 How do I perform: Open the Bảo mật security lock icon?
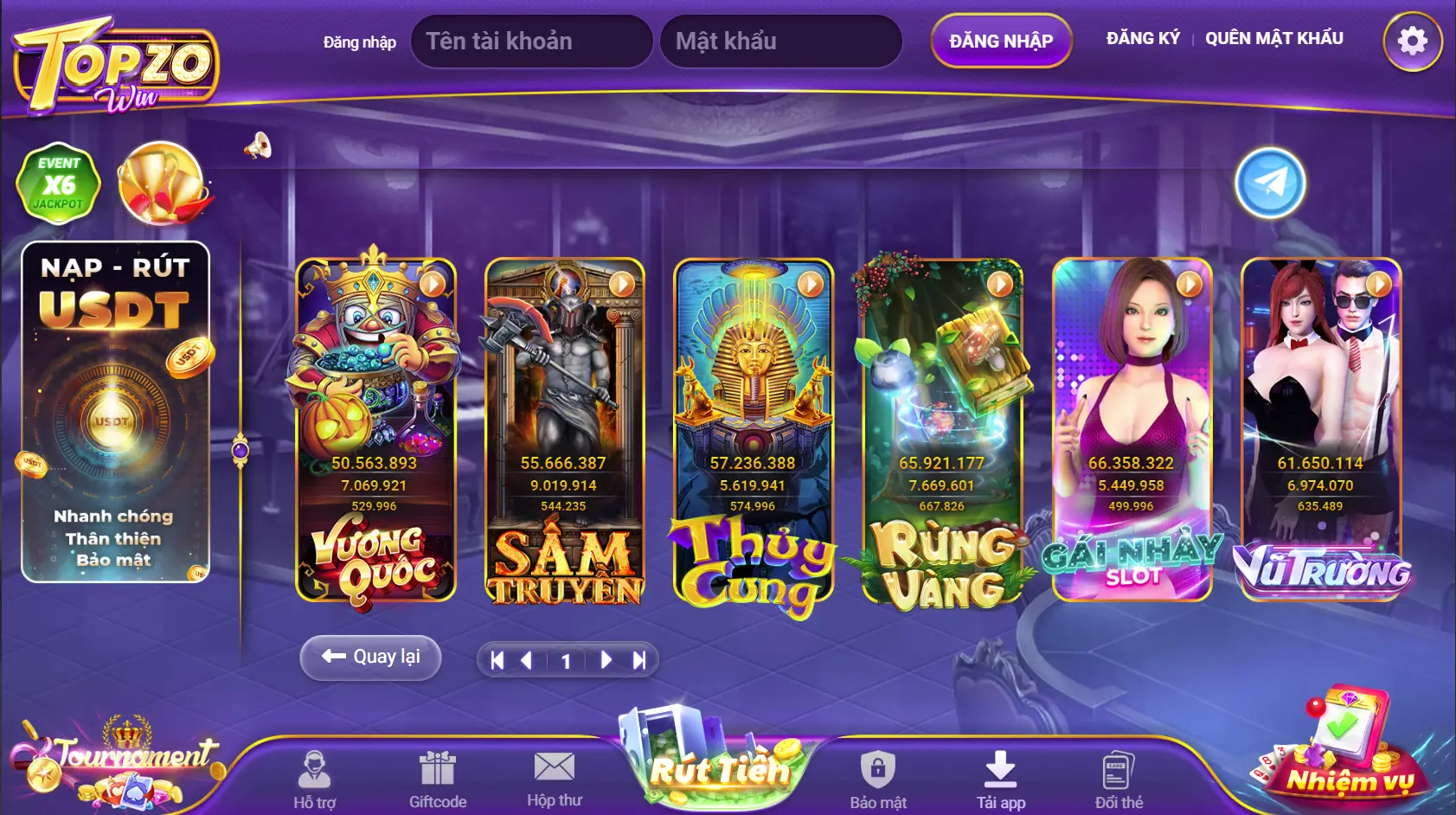pos(876,770)
